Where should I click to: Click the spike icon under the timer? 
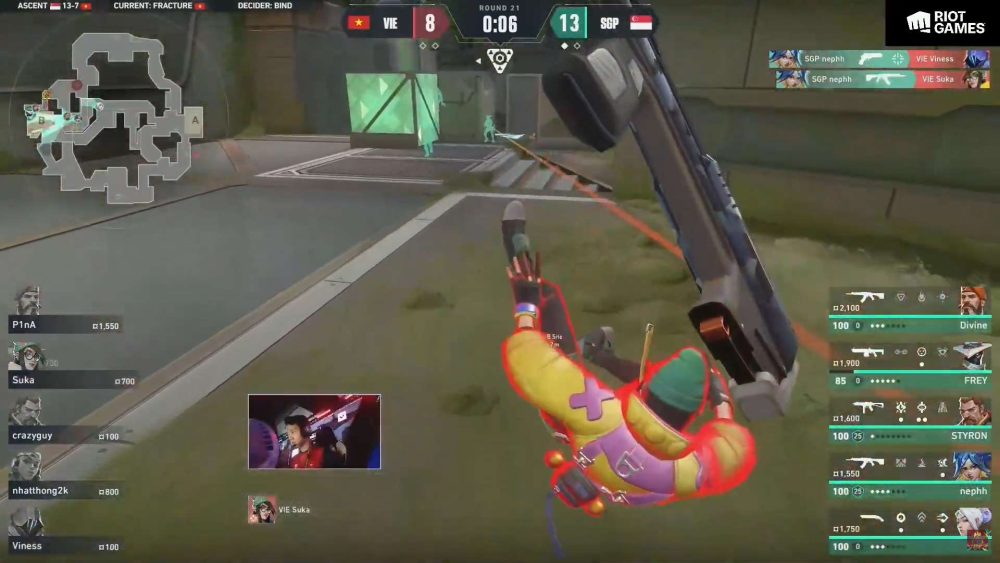pyautogui.click(x=499, y=59)
